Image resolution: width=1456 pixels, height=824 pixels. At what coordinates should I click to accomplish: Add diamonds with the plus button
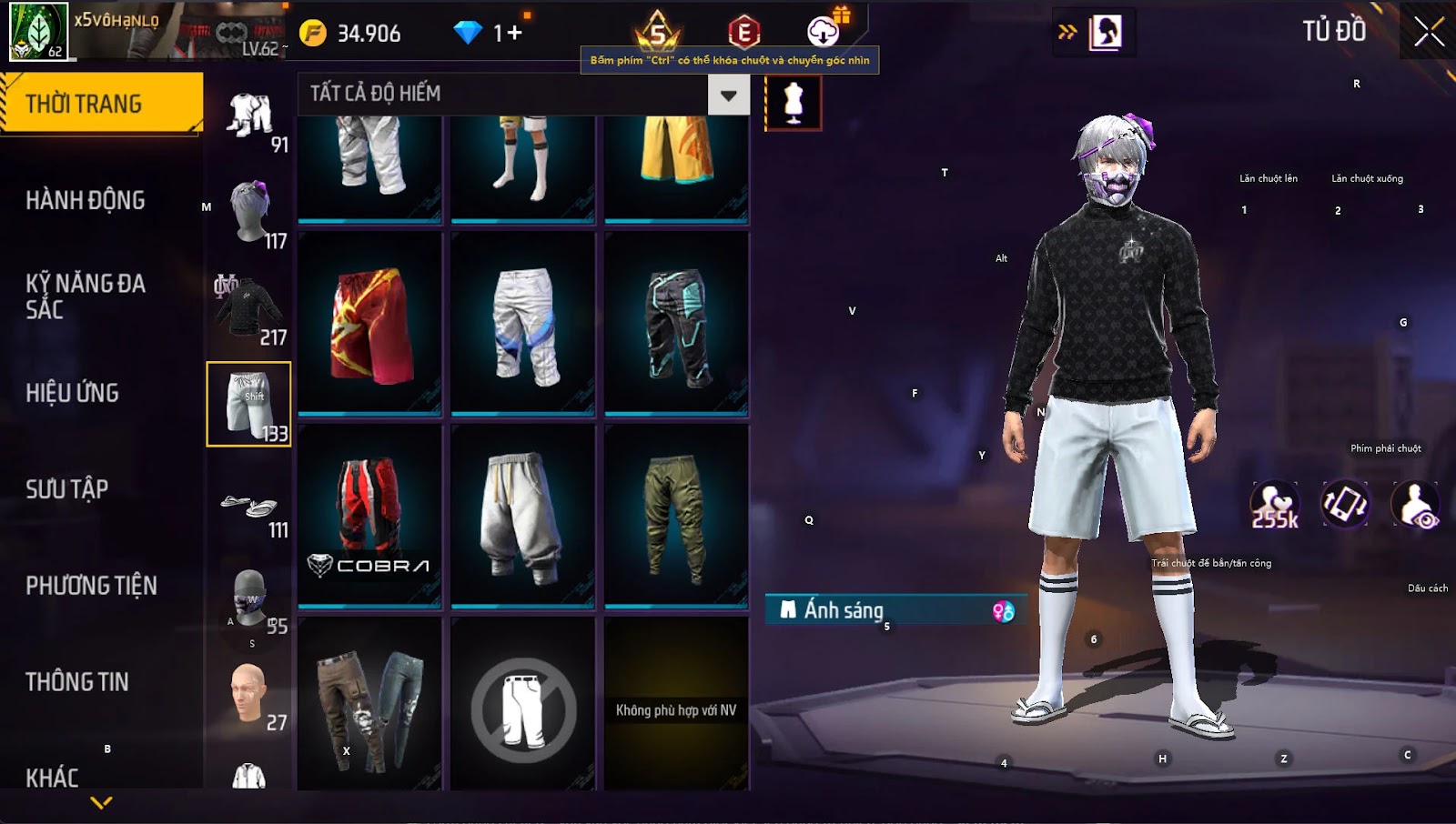point(514,34)
